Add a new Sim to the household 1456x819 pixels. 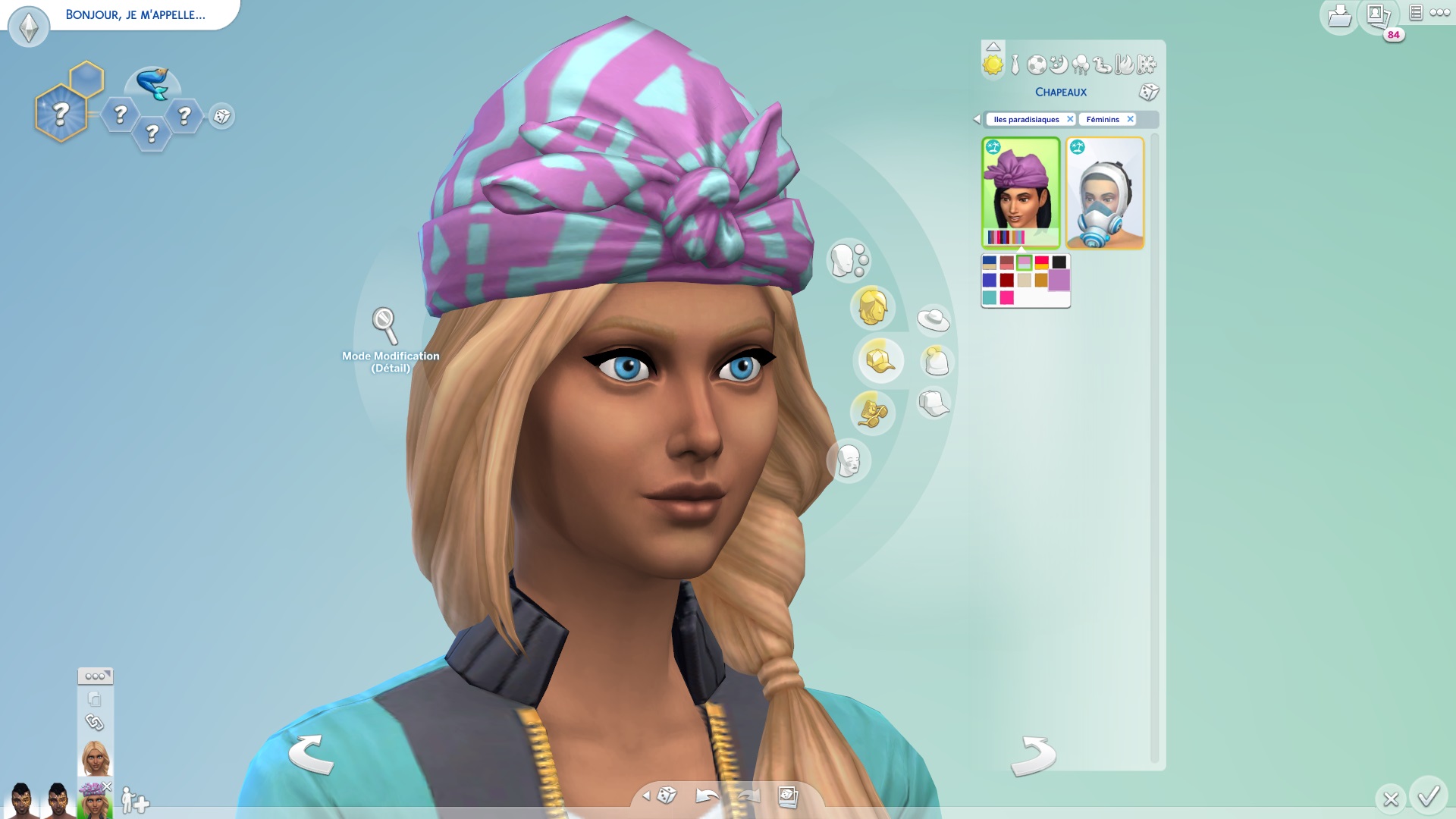click(x=135, y=800)
